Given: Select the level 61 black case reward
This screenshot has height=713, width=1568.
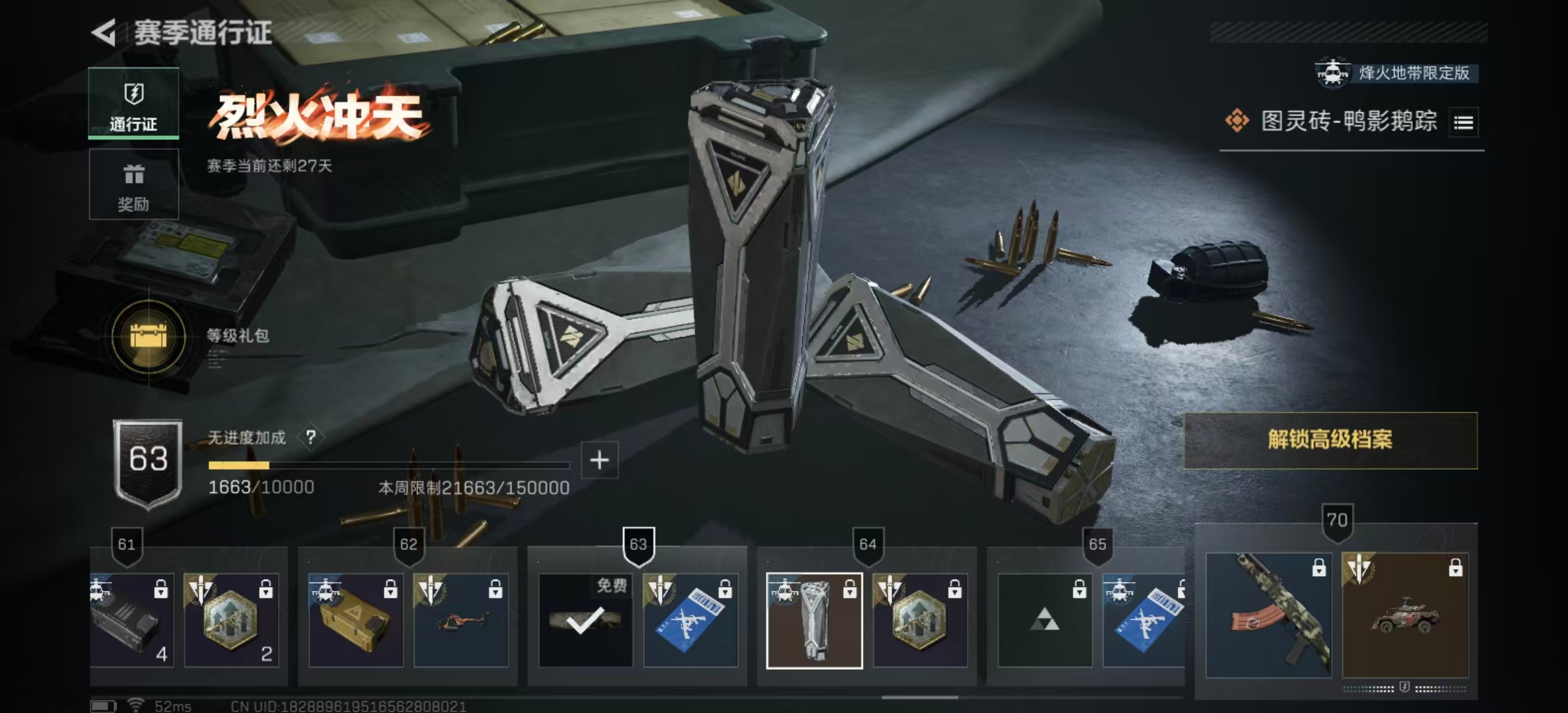Looking at the screenshot, I should [x=132, y=621].
